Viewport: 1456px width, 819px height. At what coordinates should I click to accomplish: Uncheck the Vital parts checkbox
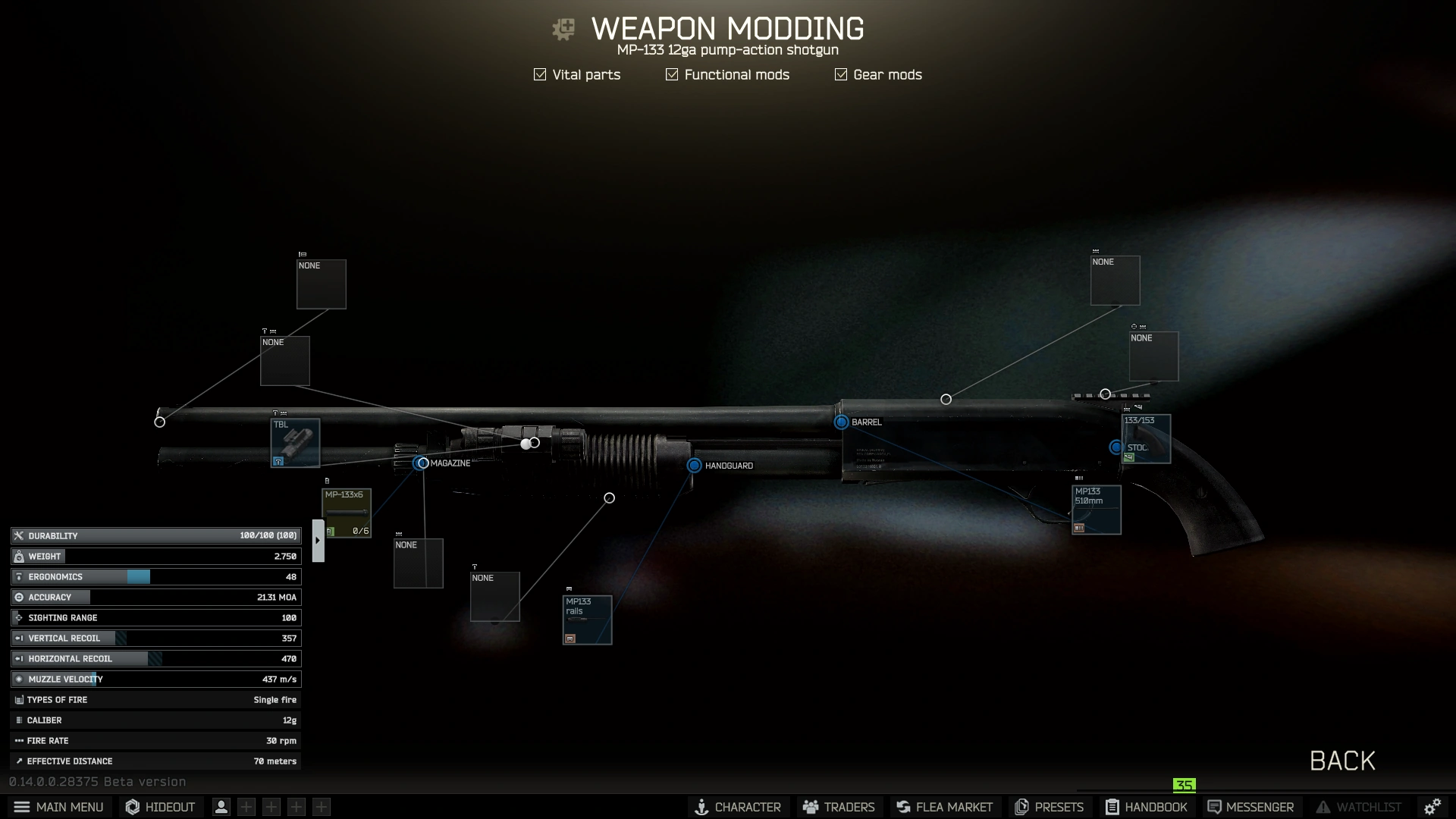click(539, 74)
